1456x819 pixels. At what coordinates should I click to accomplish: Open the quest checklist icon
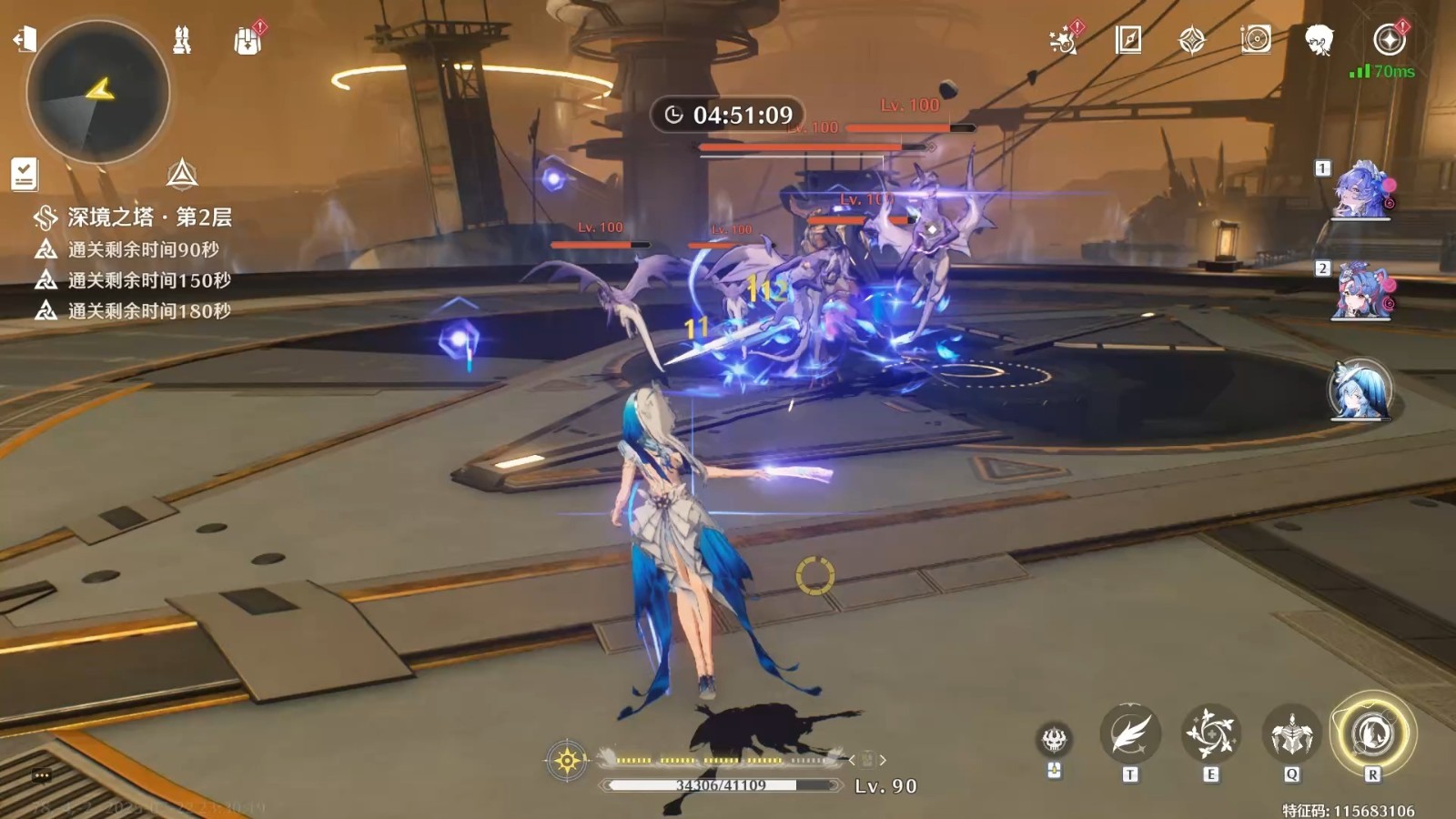25,174
